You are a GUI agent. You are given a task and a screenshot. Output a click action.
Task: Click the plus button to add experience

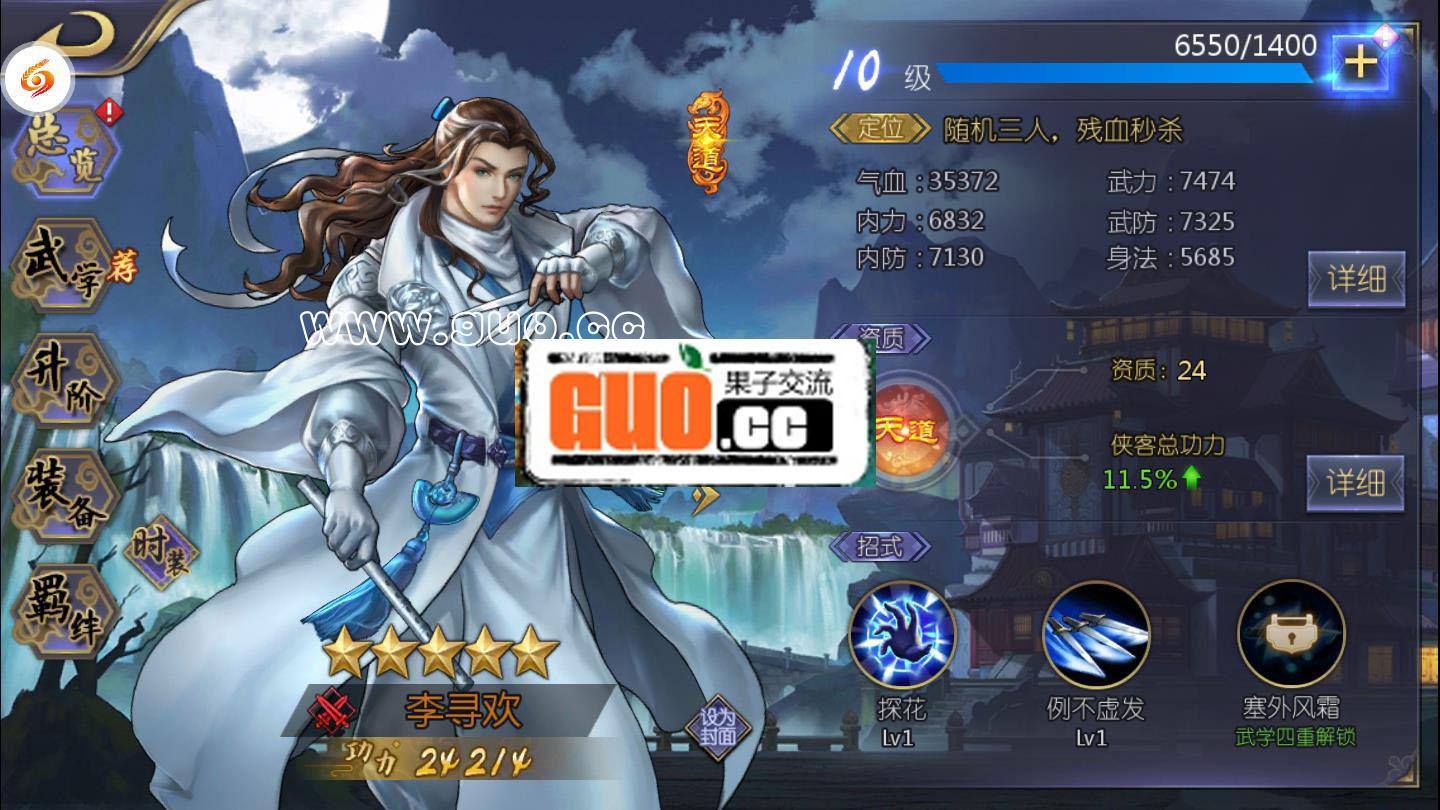pos(1359,62)
